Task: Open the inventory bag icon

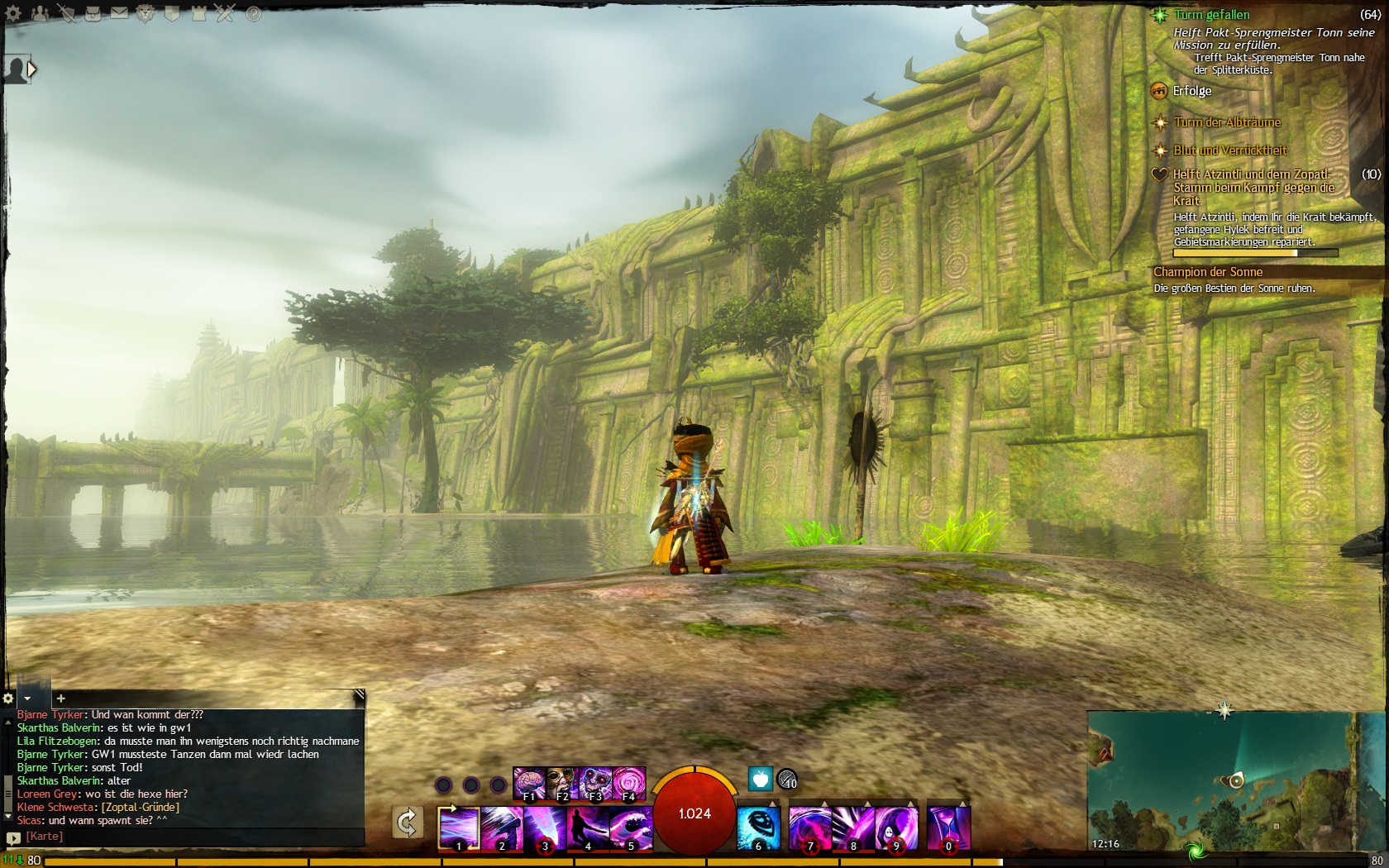Action: 93,13
